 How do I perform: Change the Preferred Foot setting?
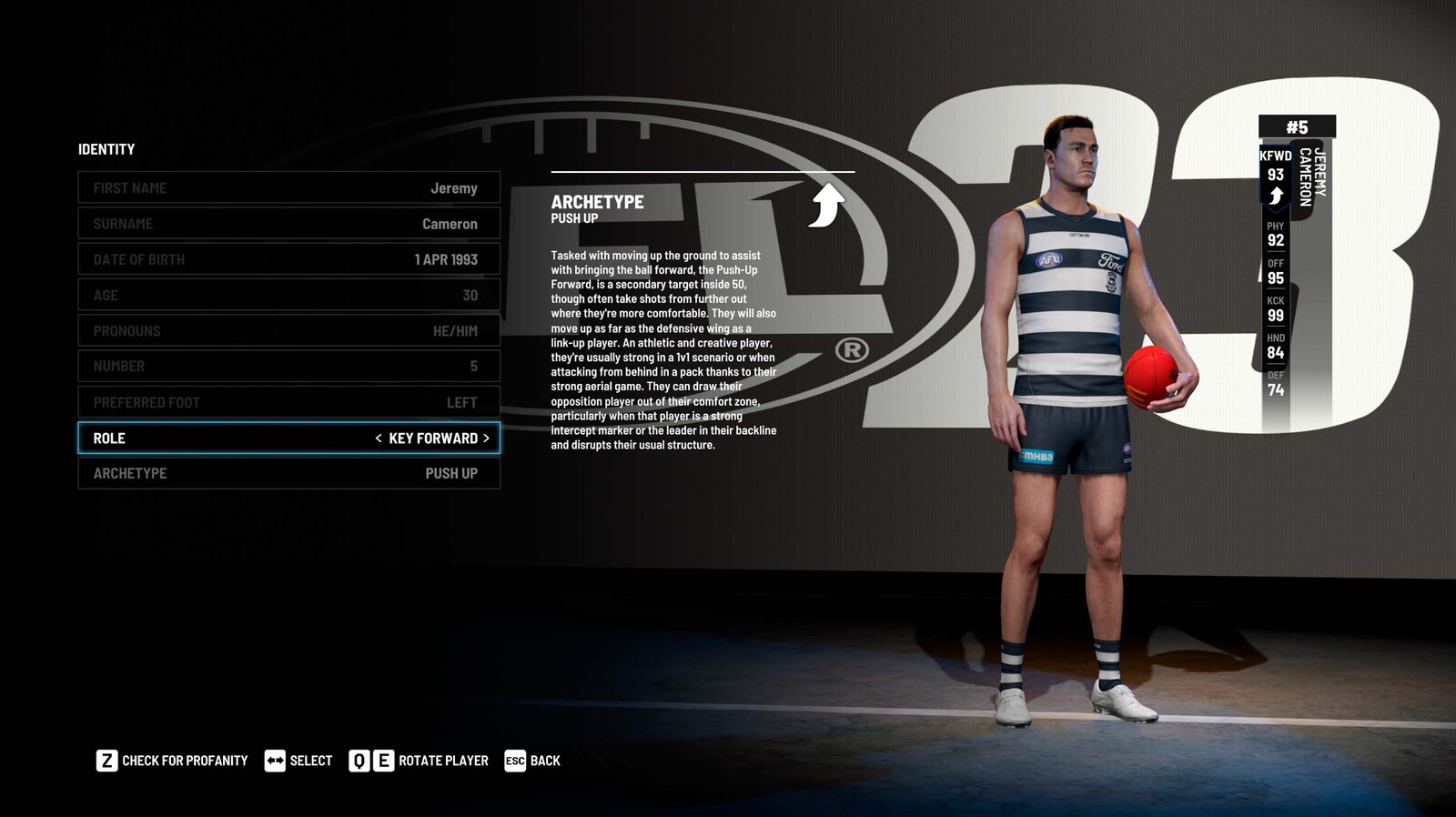click(288, 402)
